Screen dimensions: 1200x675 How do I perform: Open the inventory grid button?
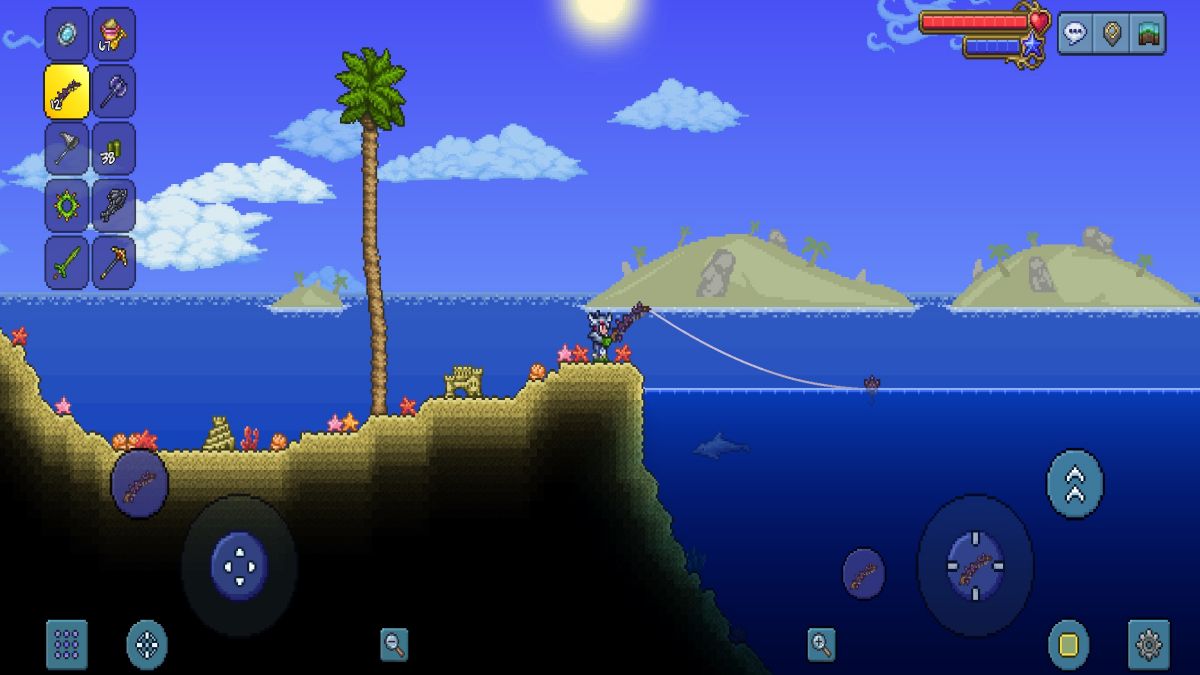67,644
